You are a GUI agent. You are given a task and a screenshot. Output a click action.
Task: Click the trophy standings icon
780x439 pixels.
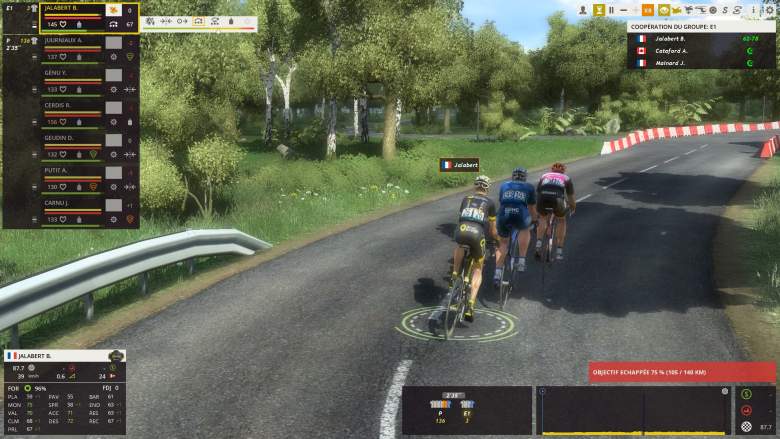coord(599,10)
